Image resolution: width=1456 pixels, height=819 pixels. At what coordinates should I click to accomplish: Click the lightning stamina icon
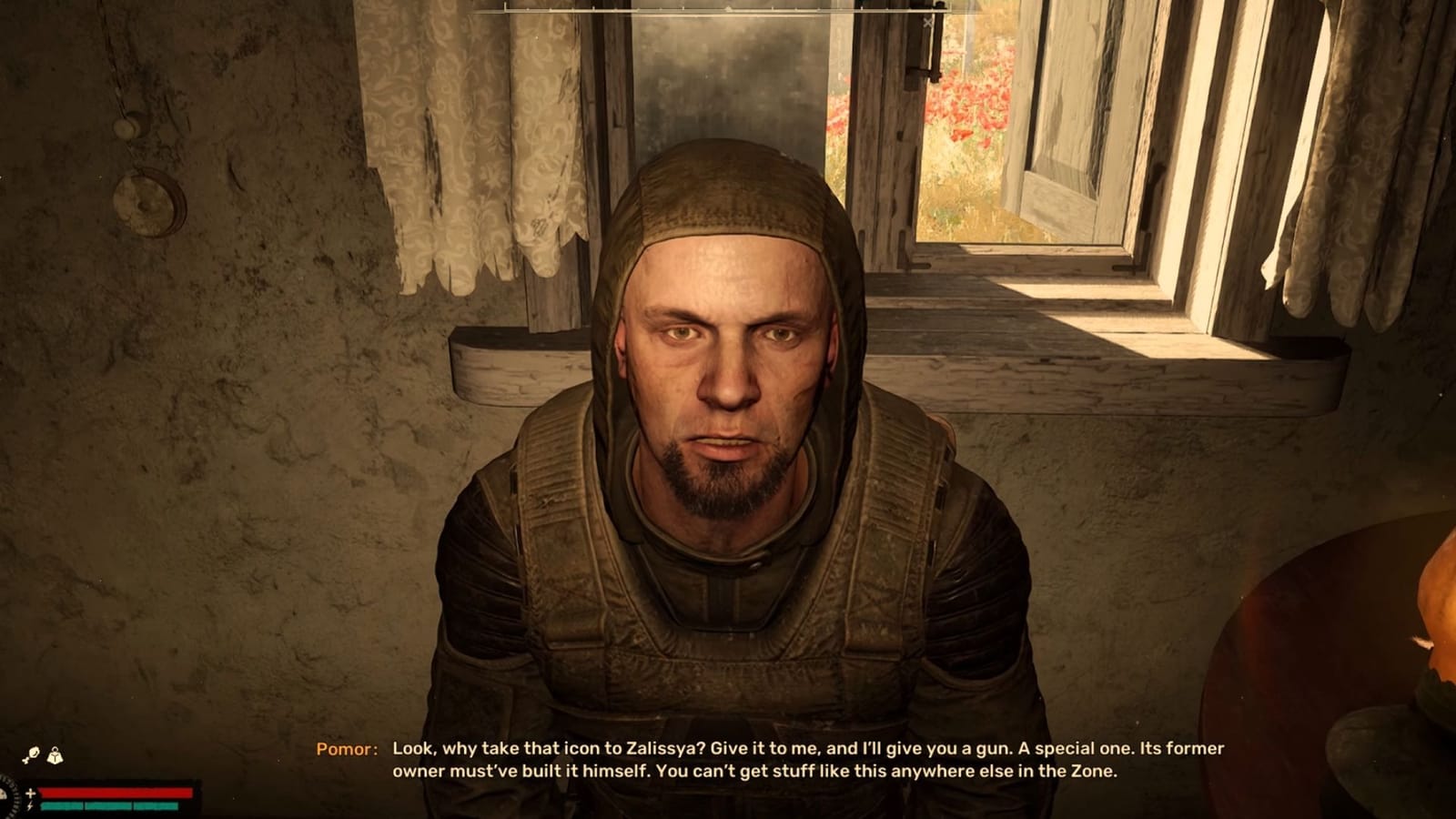pyautogui.click(x=30, y=805)
